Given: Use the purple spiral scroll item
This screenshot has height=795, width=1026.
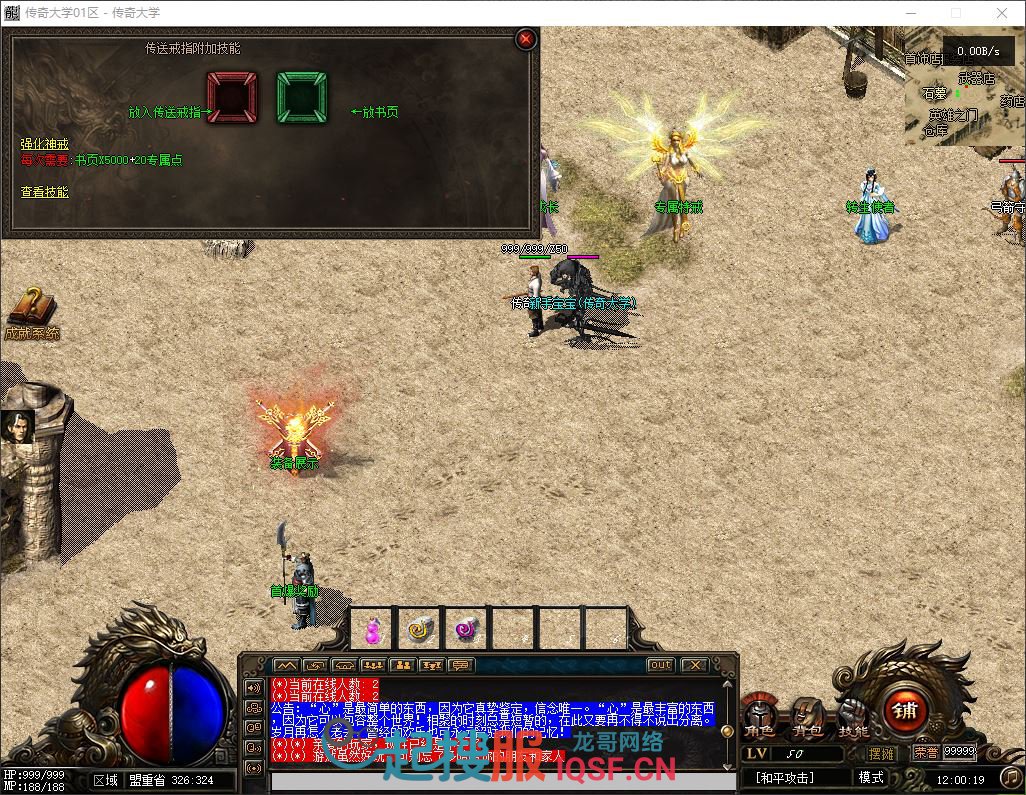Looking at the screenshot, I should [466, 629].
